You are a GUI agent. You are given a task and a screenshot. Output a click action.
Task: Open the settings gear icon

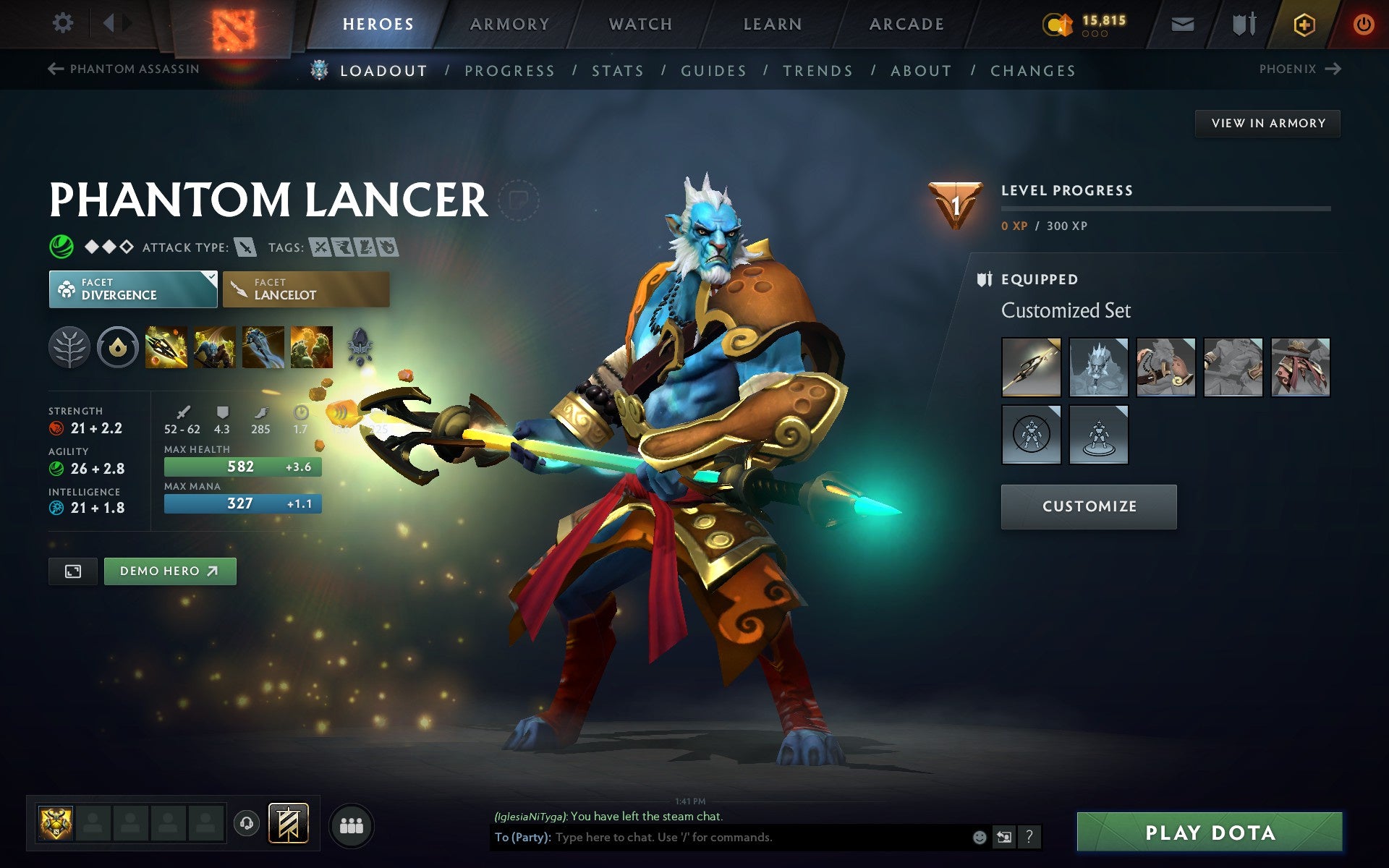click(64, 24)
